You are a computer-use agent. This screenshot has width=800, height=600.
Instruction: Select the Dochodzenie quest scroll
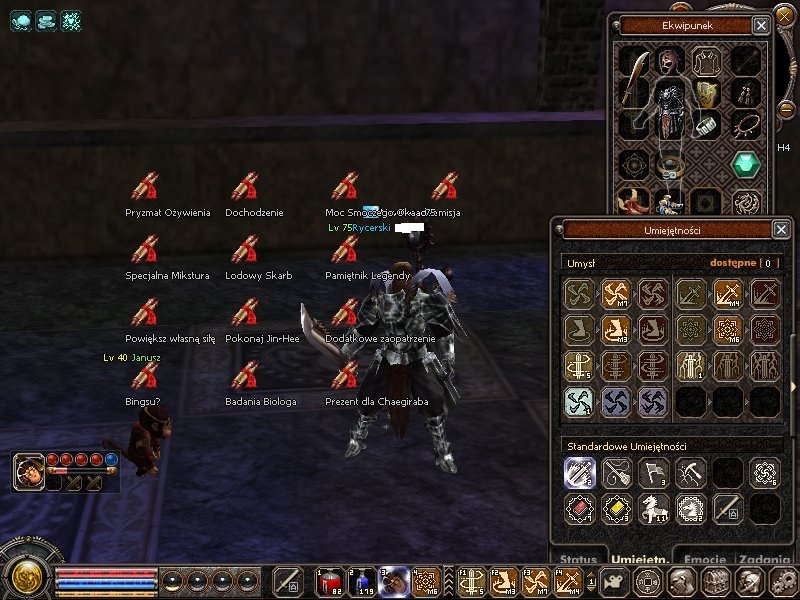pos(245,186)
